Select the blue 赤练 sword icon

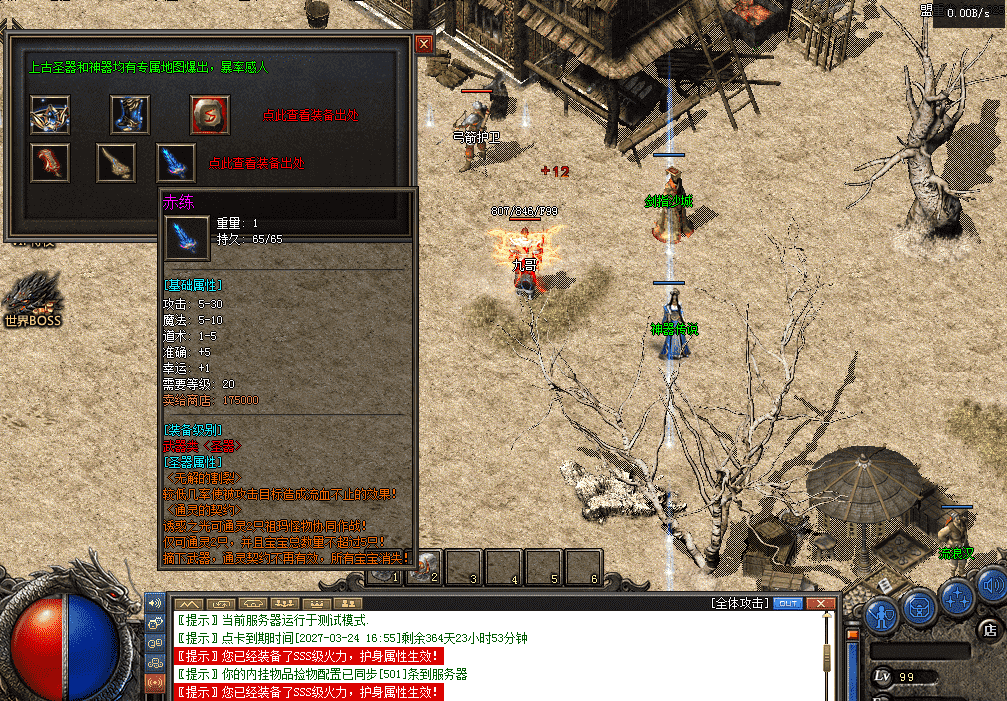tap(176, 163)
